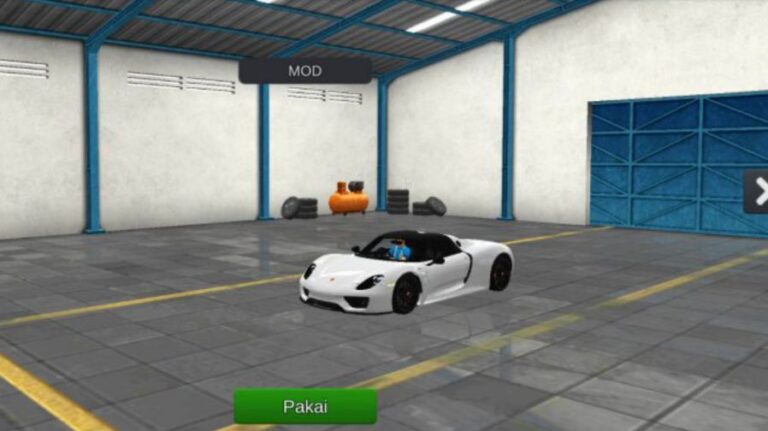This screenshot has width=768, height=431.
Task: Click the green Pakai button
Action: pos(305,406)
